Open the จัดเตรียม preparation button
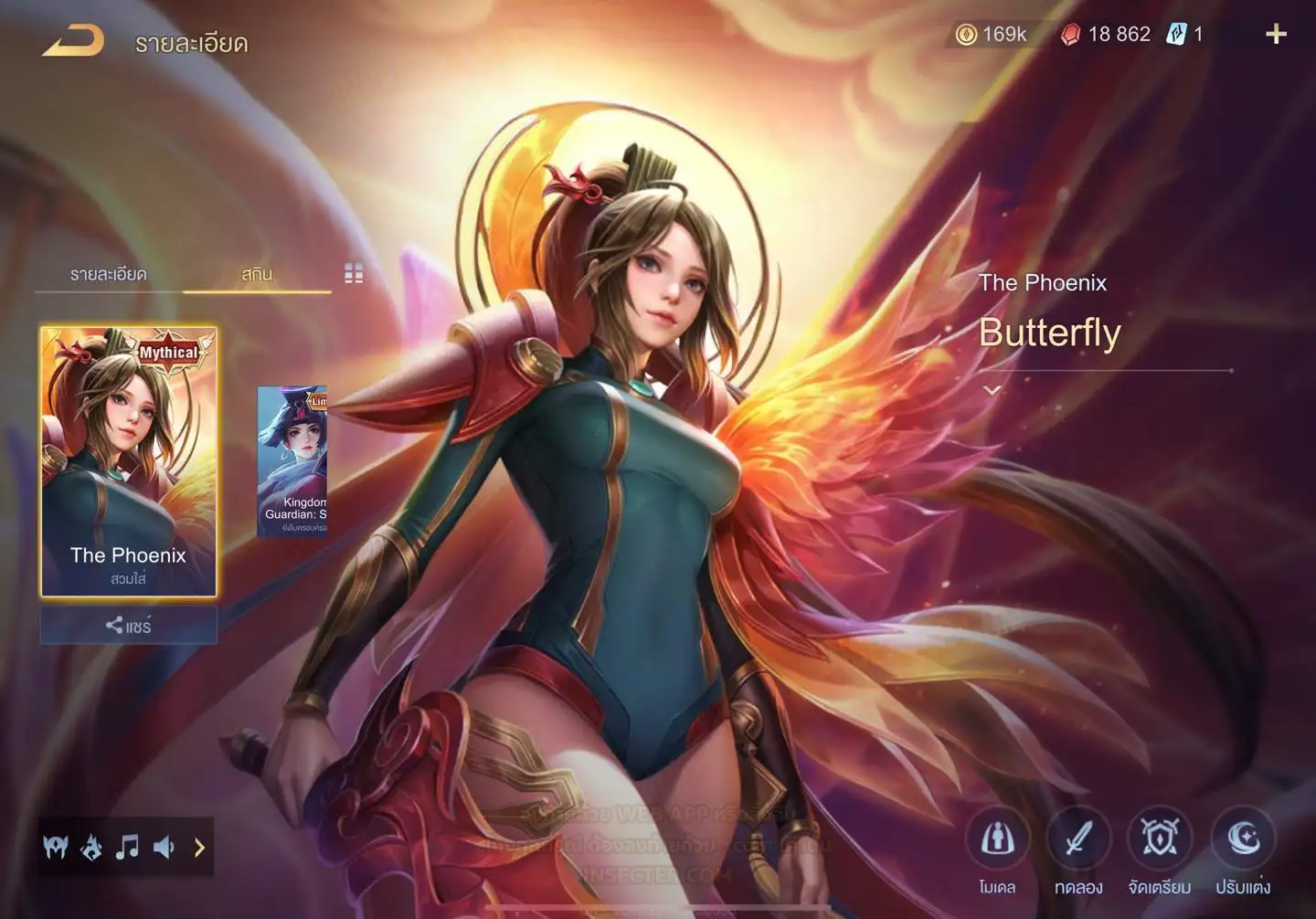The image size is (1316, 919). coord(1159,839)
